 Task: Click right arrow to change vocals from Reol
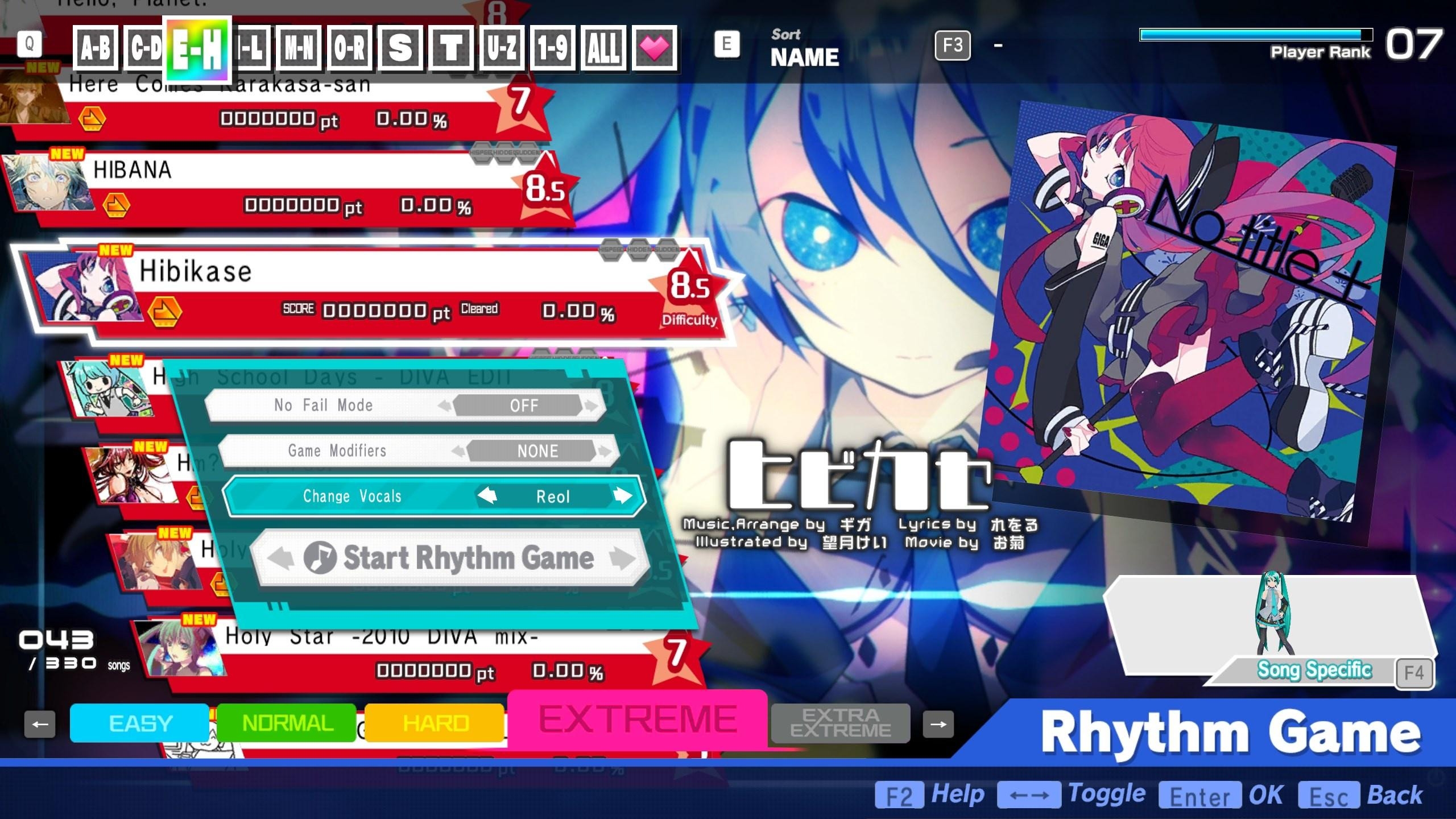point(624,496)
